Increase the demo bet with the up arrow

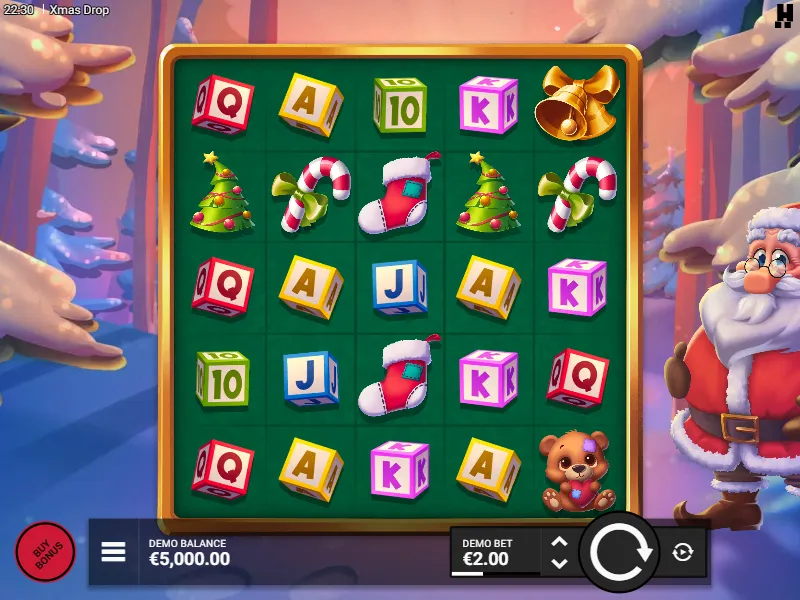point(560,543)
